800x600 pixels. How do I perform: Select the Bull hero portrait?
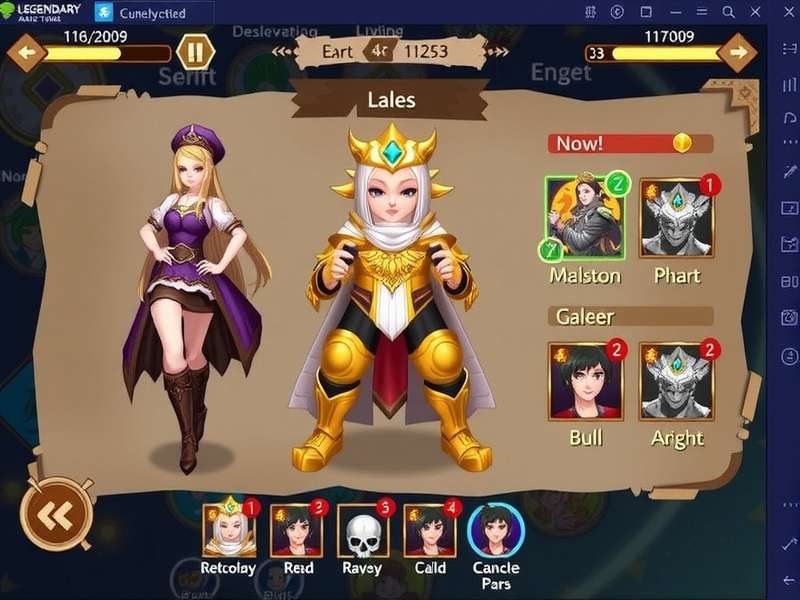585,382
